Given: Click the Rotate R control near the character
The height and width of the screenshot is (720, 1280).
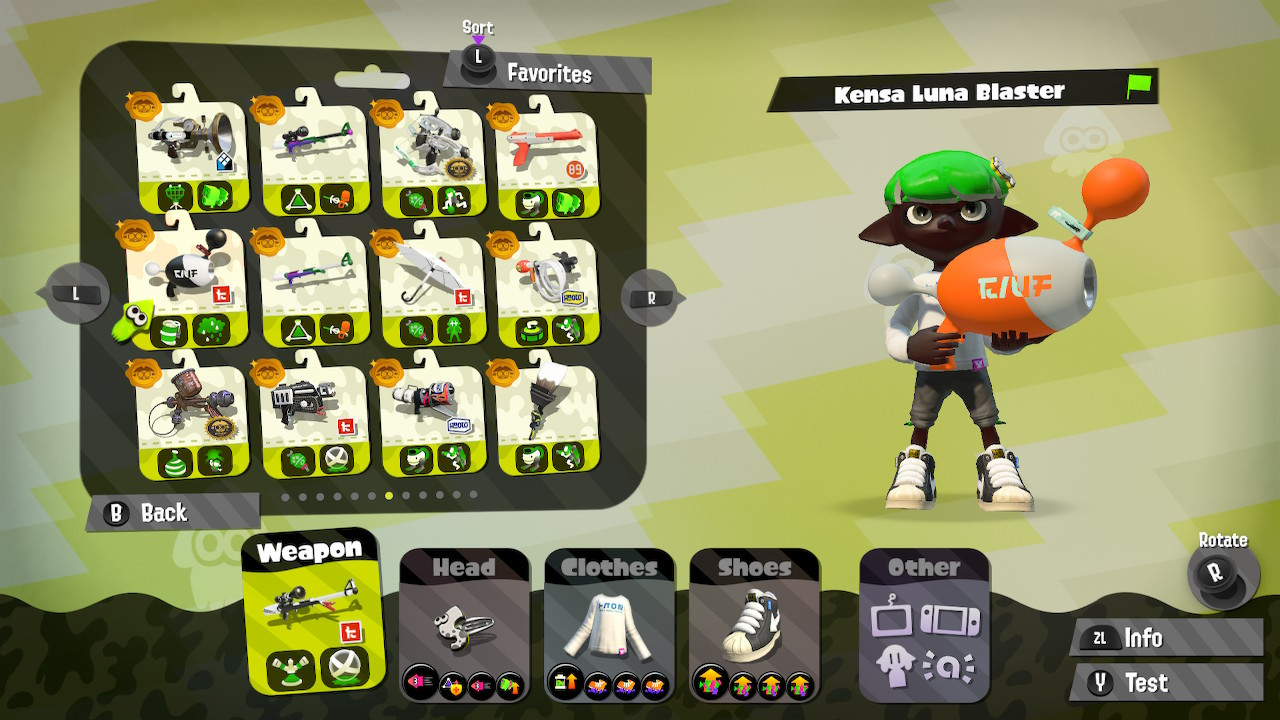Looking at the screenshot, I should point(1218,572).
